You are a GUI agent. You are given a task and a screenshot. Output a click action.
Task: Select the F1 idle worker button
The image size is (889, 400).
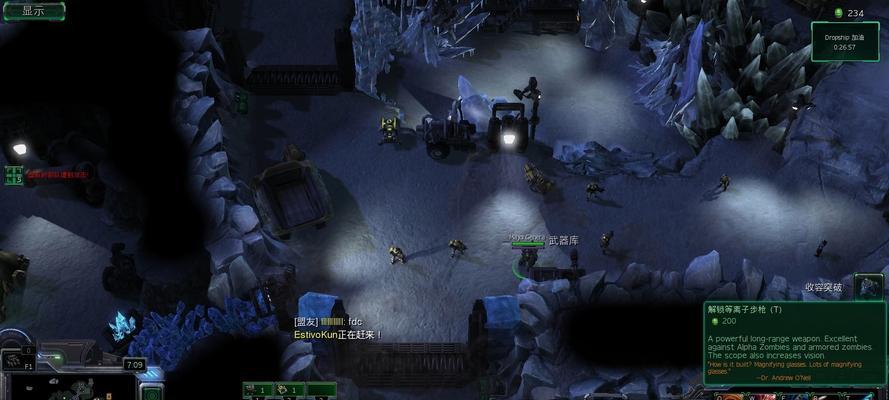(x=20, y=359)
